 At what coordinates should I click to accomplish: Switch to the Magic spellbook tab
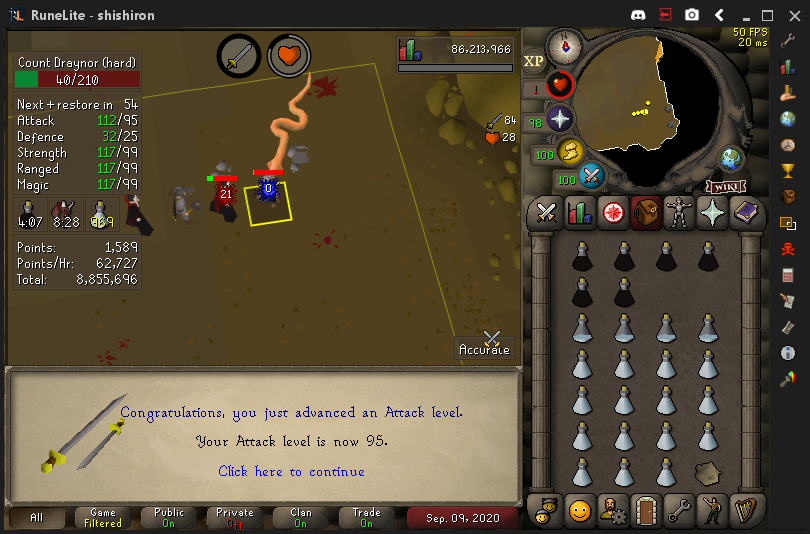pos(744,212)
